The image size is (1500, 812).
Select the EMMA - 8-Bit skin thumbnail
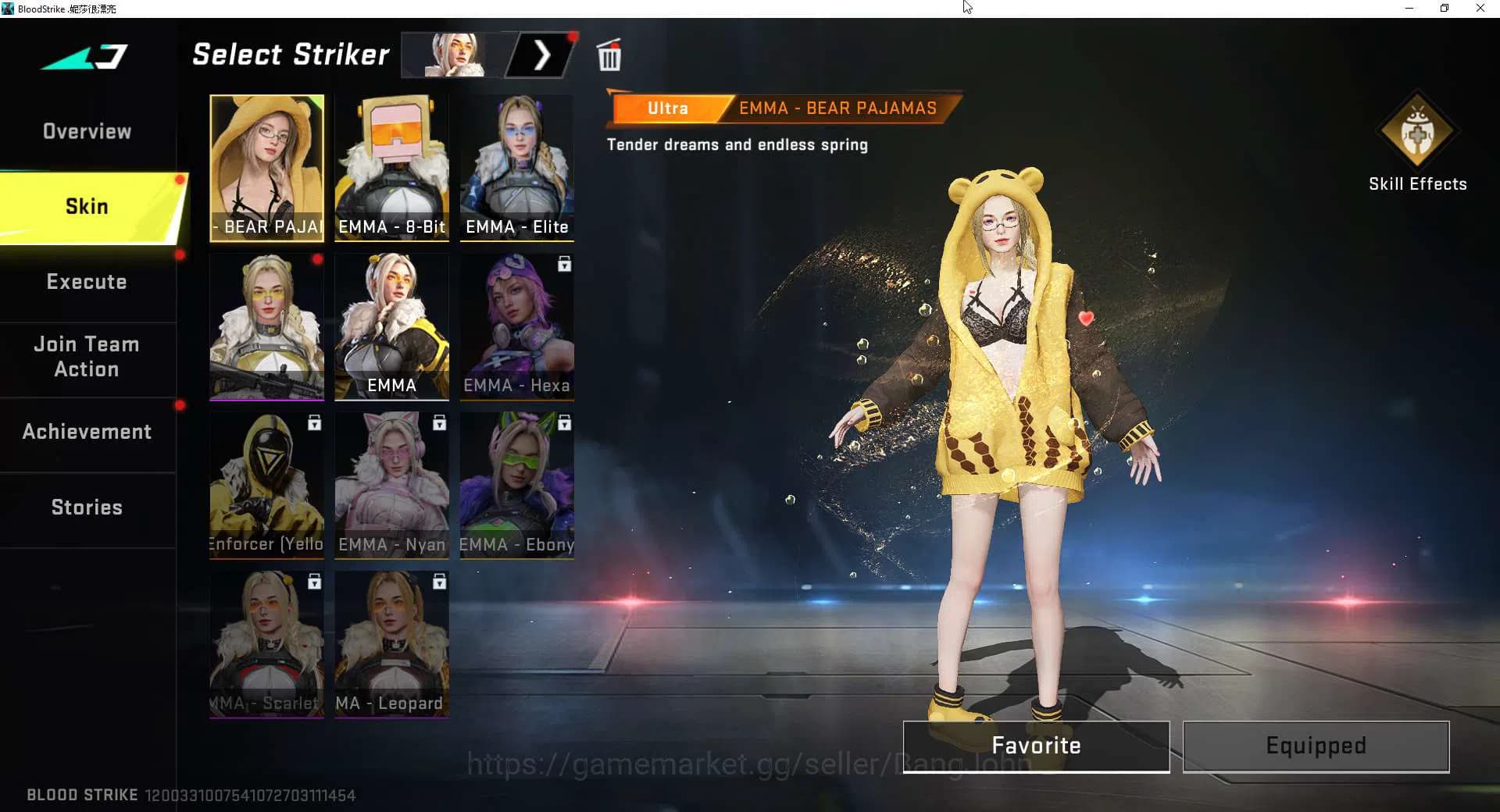(x=391, y=168)
